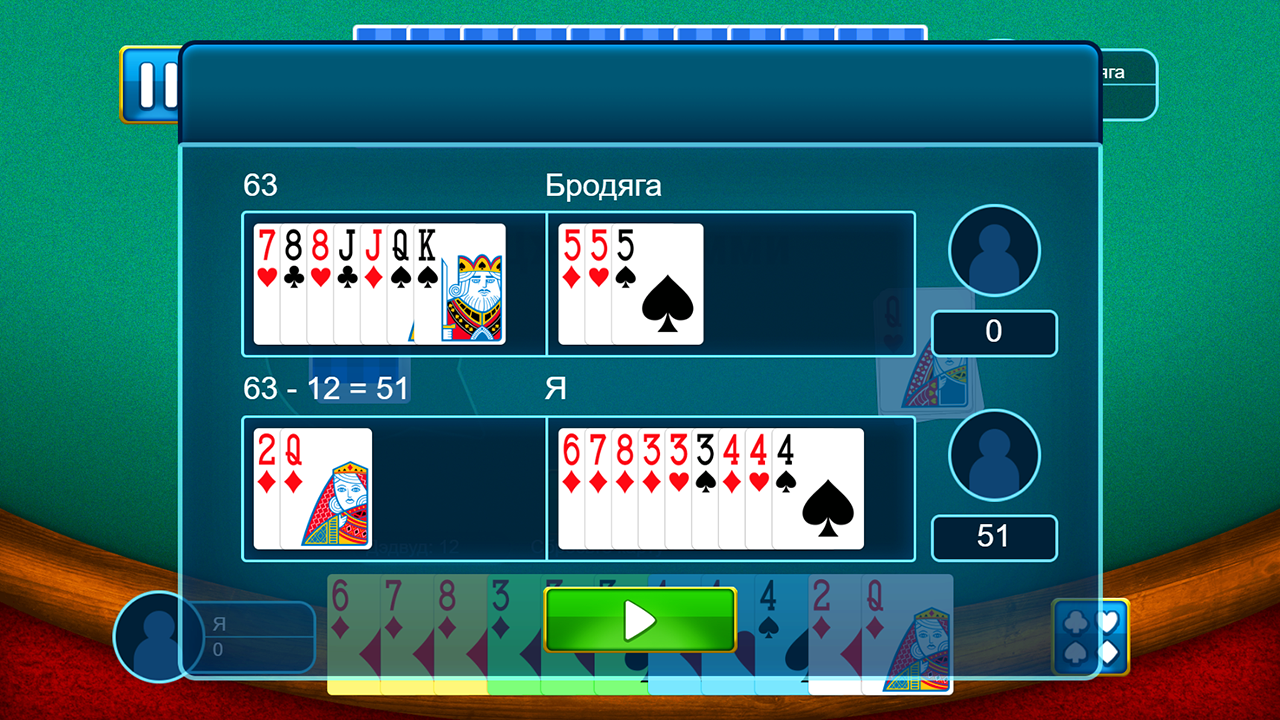This screenshot has height=720, width=1280.
Task: Click the score box showing 0
Action: [994, 332]
